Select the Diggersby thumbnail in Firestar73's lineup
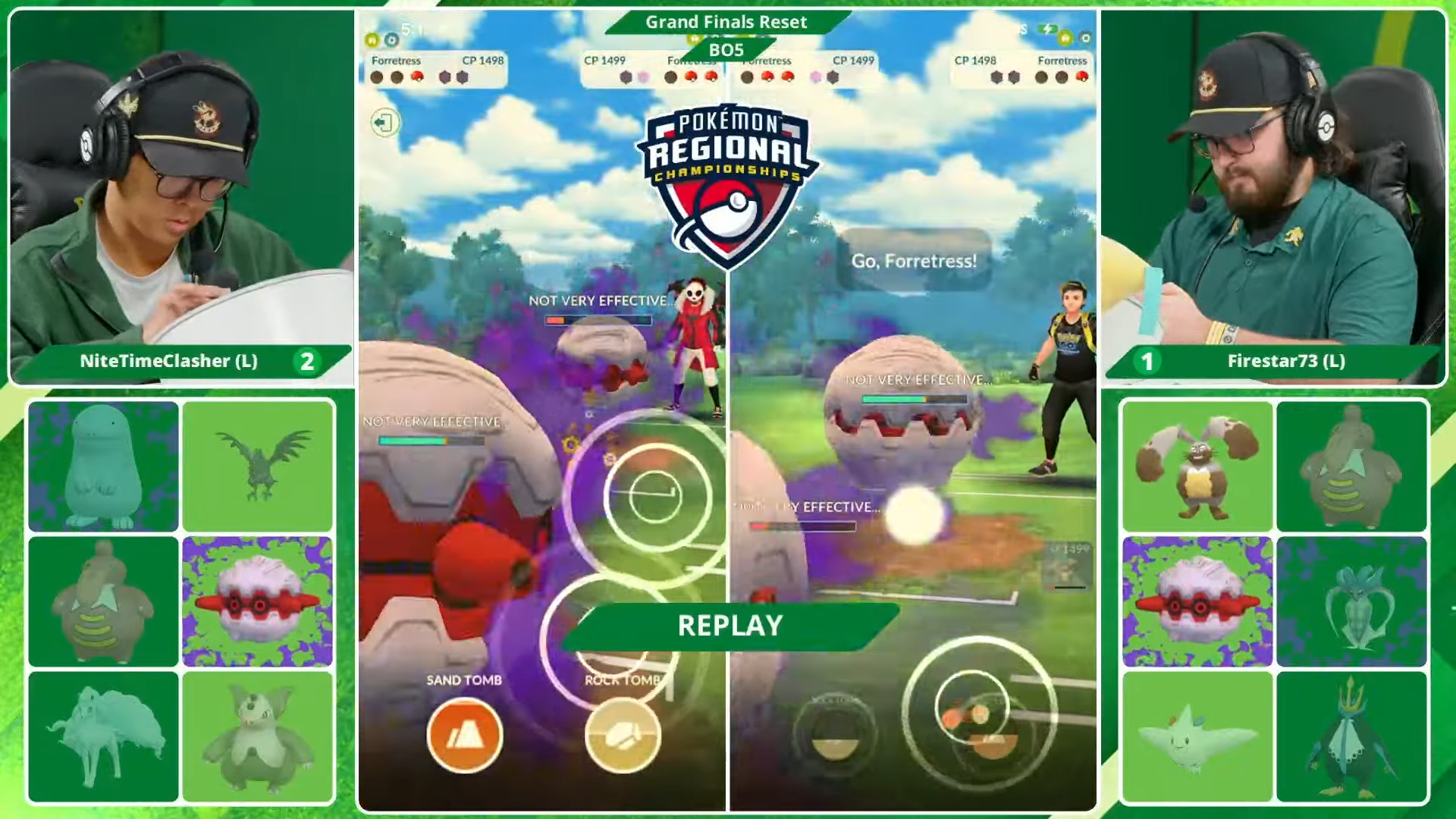Image resolution: width=1456 pixels, height=819 pixels. tap(1198, 466)
